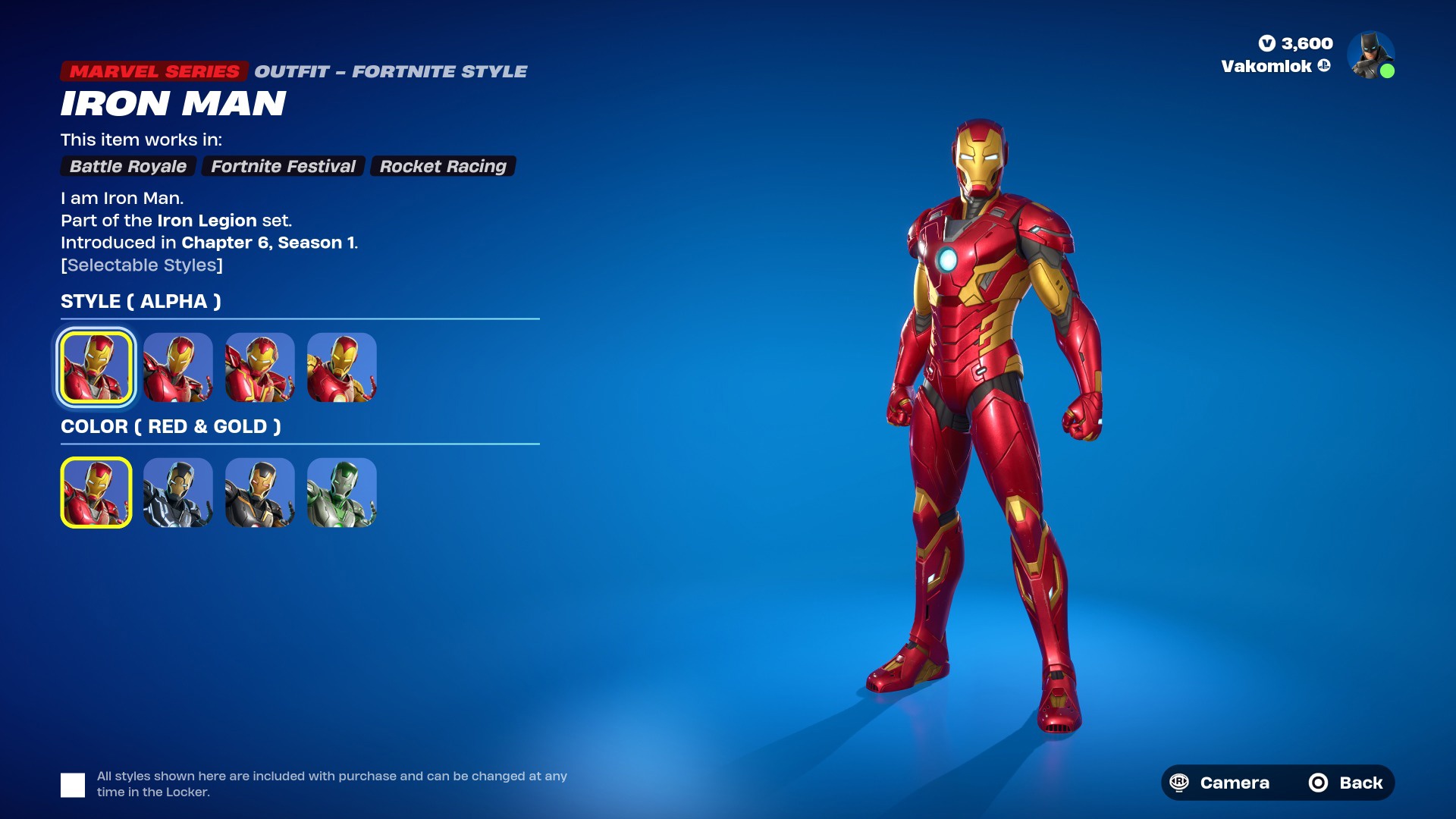Select the silver color swatch for Iron Man

pyautogui.click(x=177, y=492)
